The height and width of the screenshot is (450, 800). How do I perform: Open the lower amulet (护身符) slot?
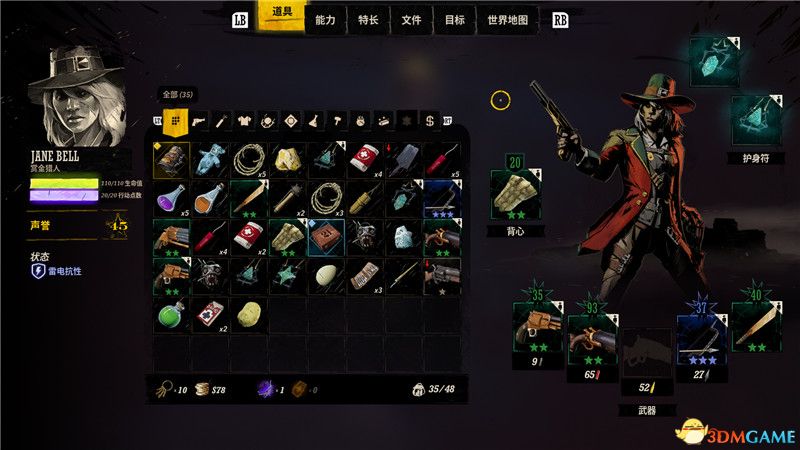click(x=753, y=121)
